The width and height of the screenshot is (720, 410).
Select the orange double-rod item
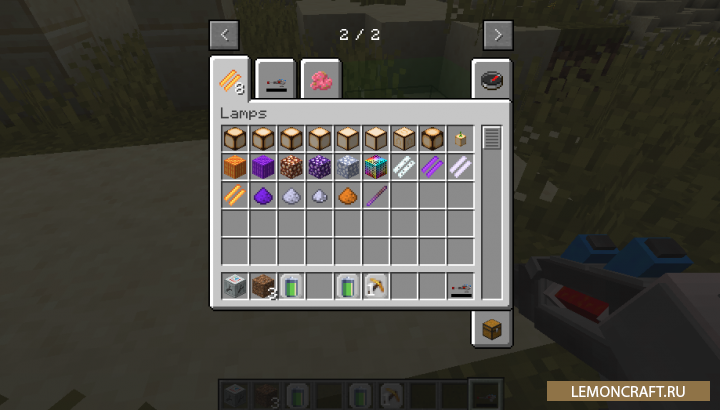235,195
